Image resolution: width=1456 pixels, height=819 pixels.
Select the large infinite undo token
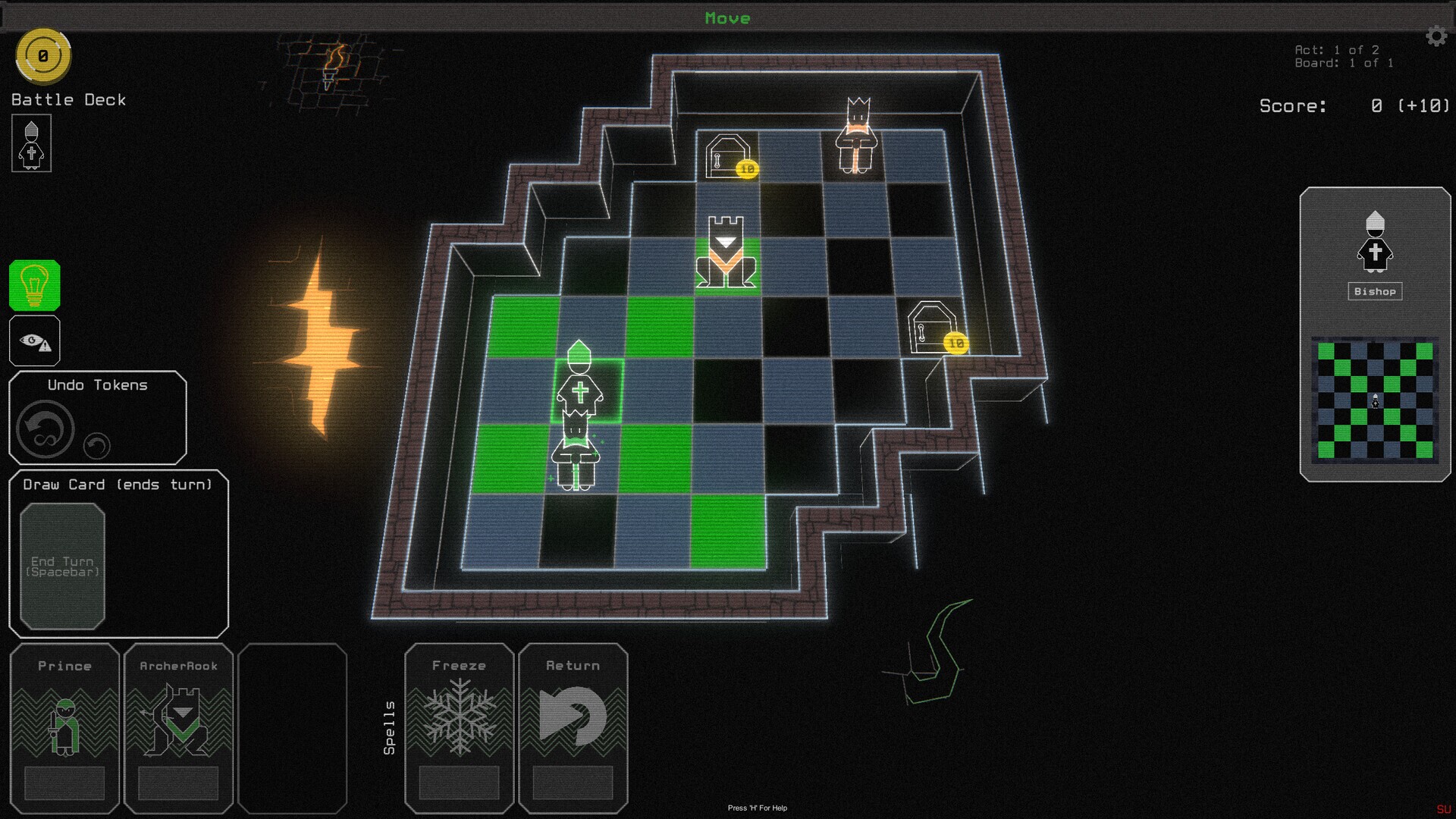click(x=43, y=428)
